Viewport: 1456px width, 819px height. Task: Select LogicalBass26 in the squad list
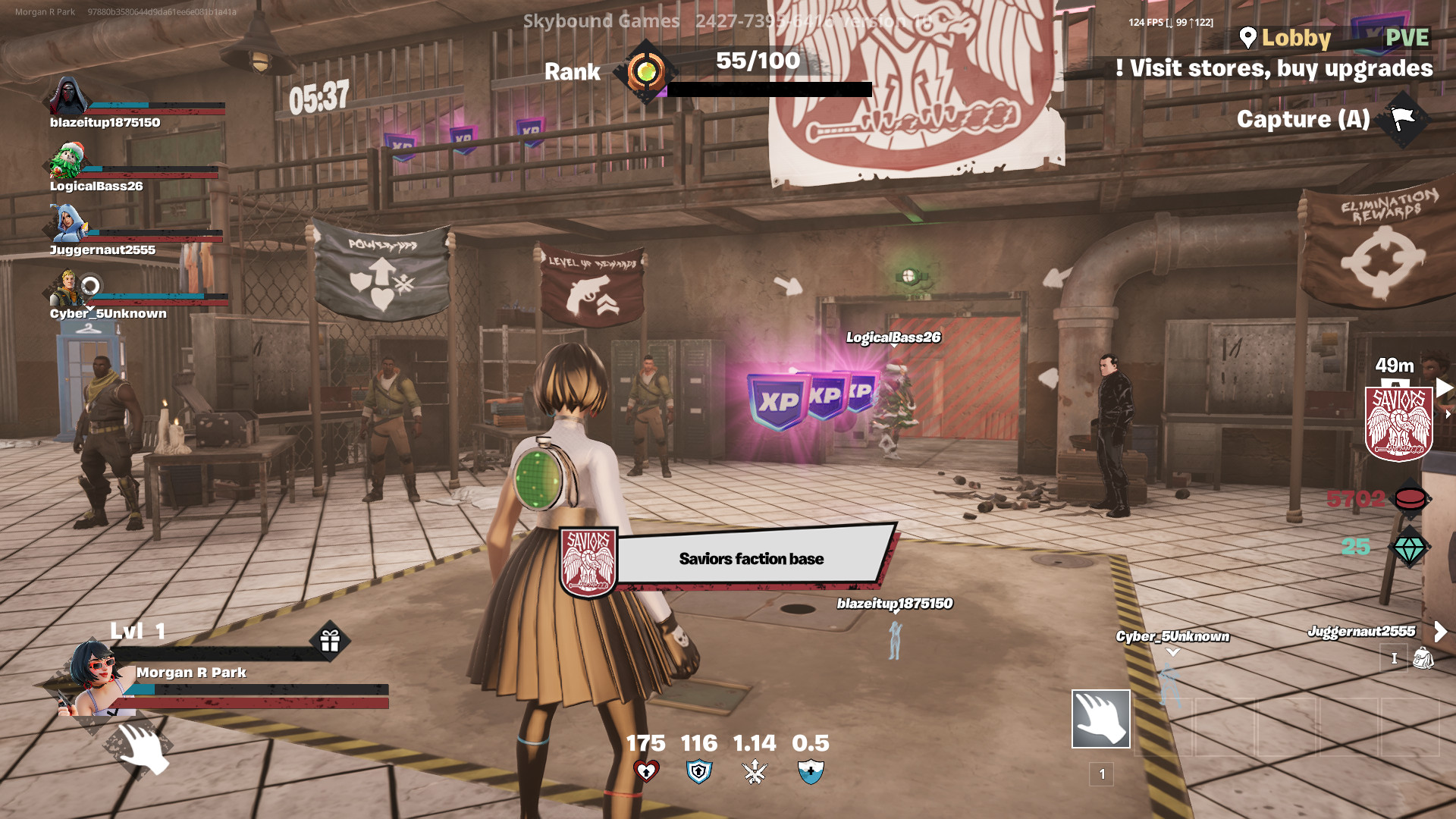coord(96,185)
